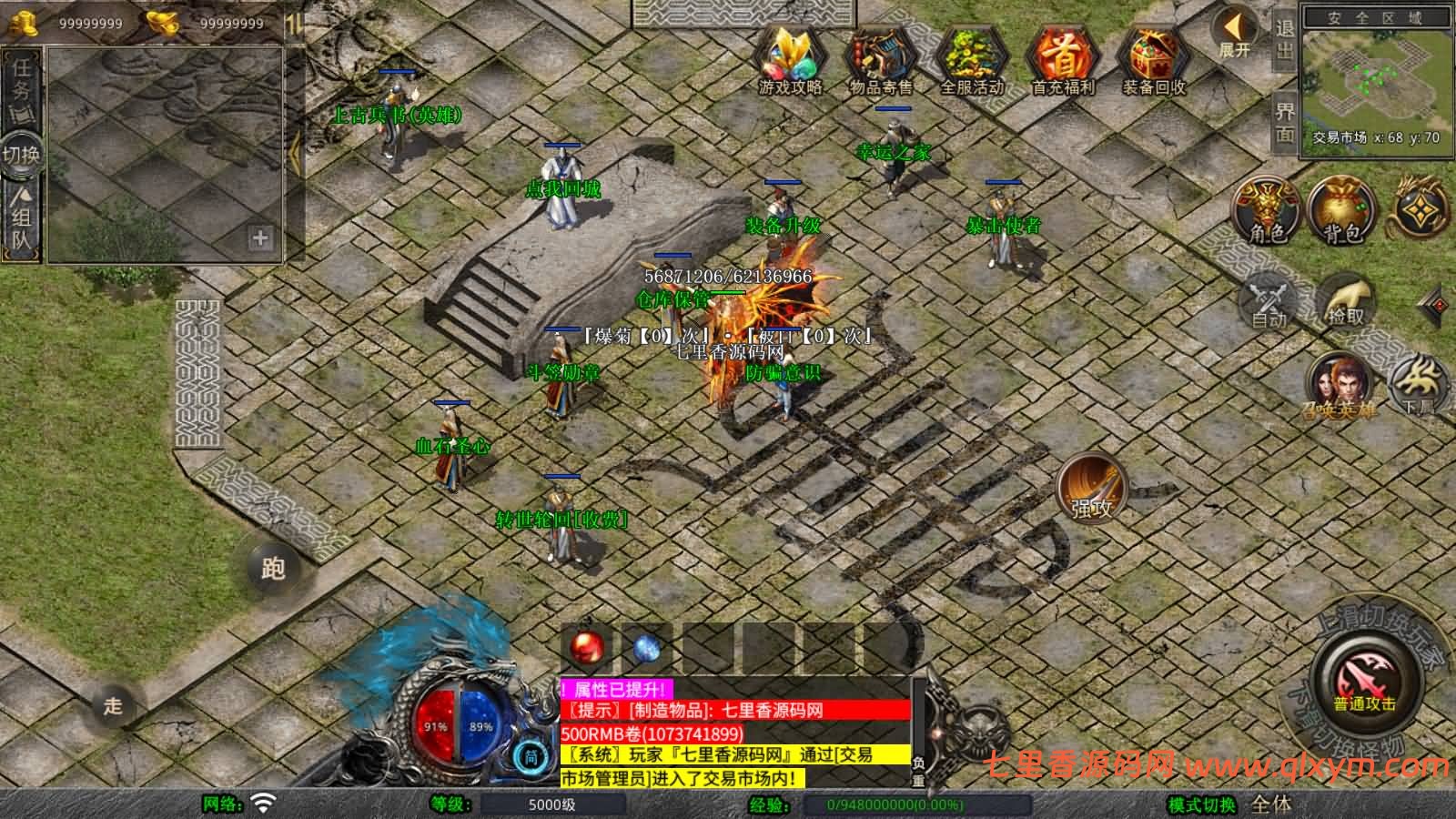Open the 物品寄售 consignment shop

(880, 59)
